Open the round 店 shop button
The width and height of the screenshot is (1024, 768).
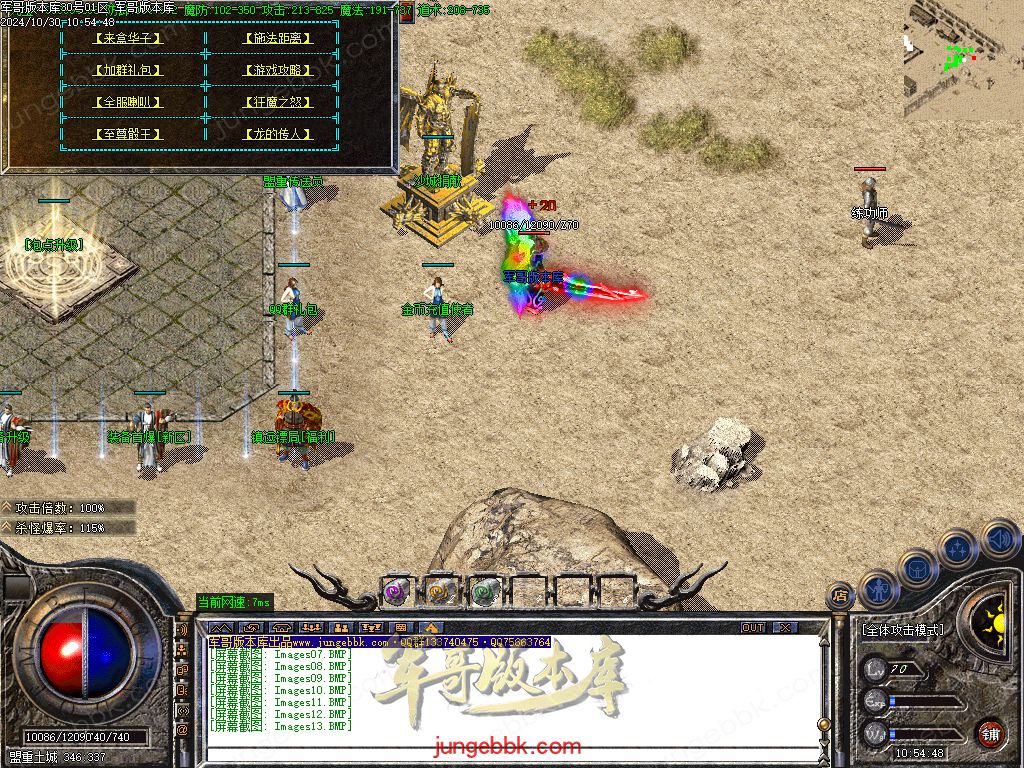click(x=840, y=596)
